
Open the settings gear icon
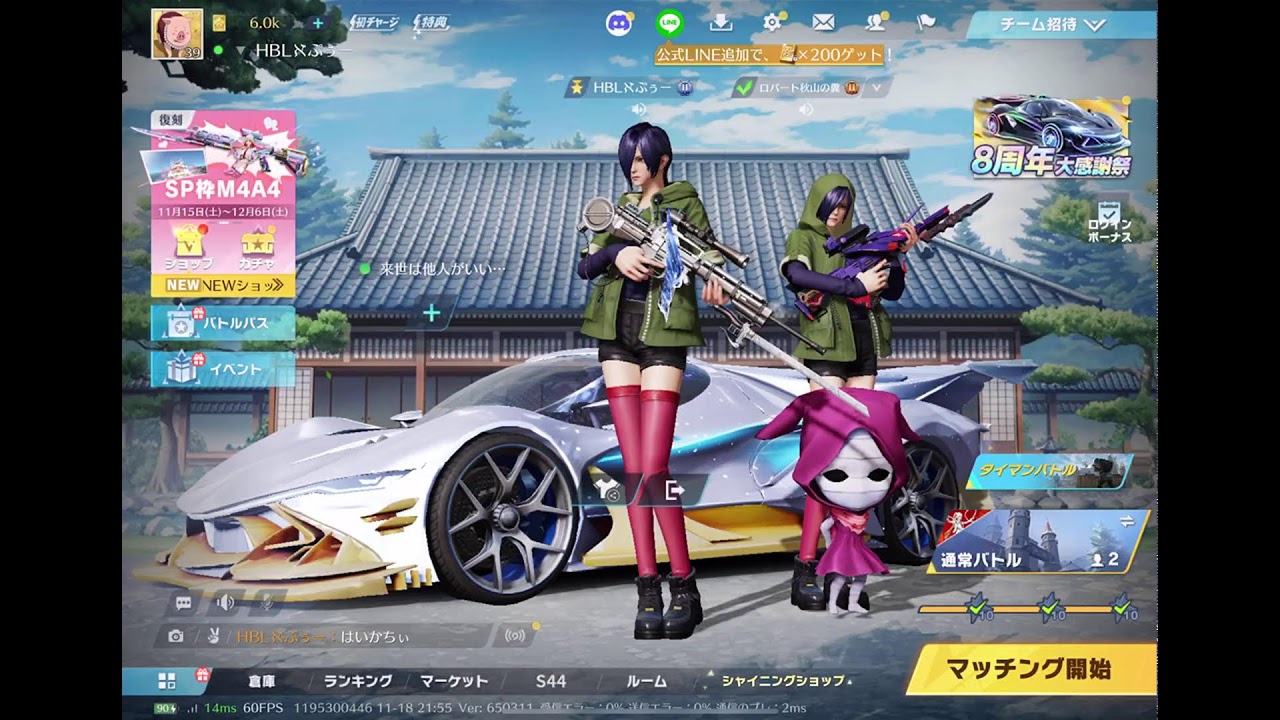[x=773, y=23]
